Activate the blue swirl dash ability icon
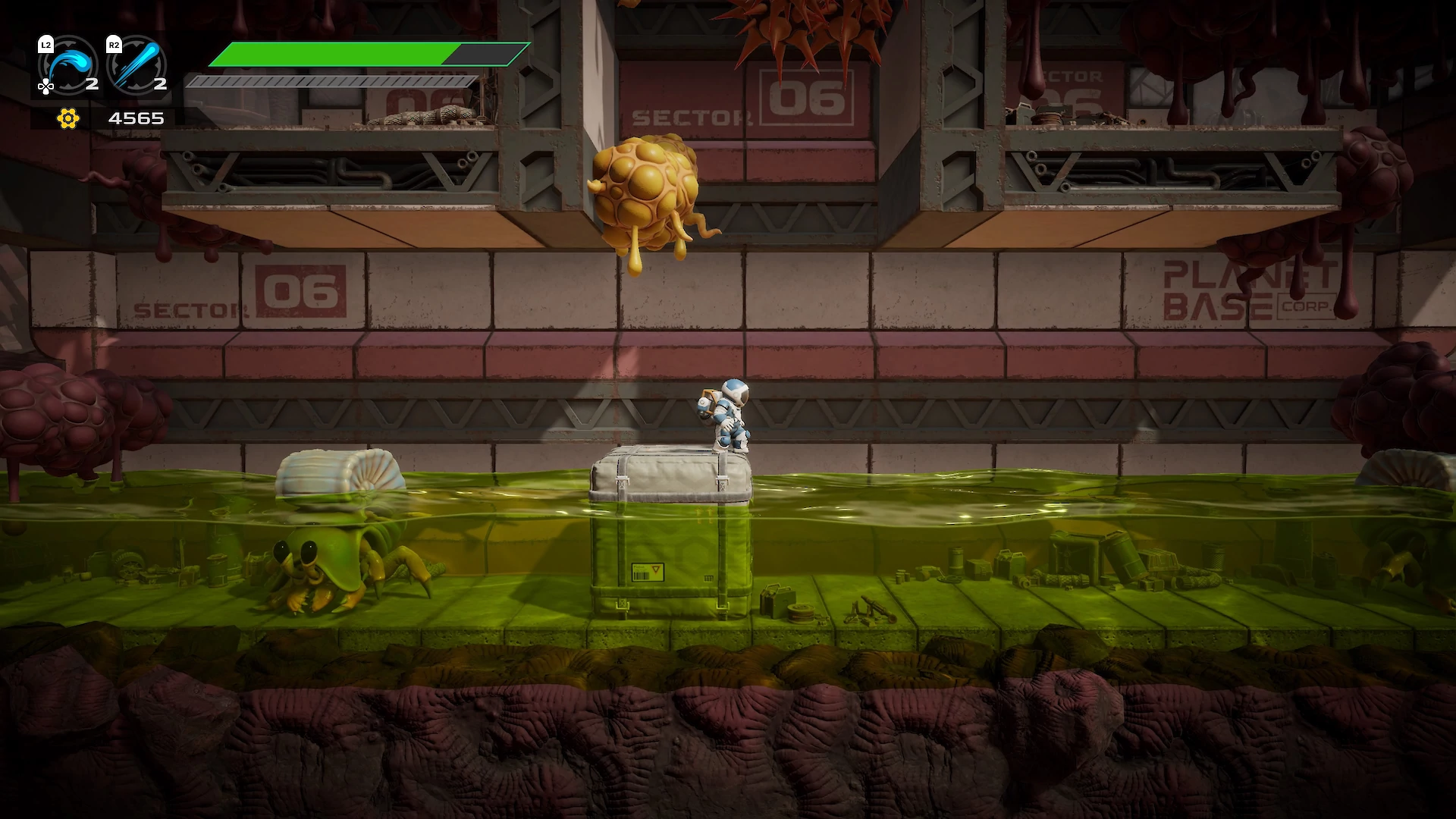 [x=71, y=64]
